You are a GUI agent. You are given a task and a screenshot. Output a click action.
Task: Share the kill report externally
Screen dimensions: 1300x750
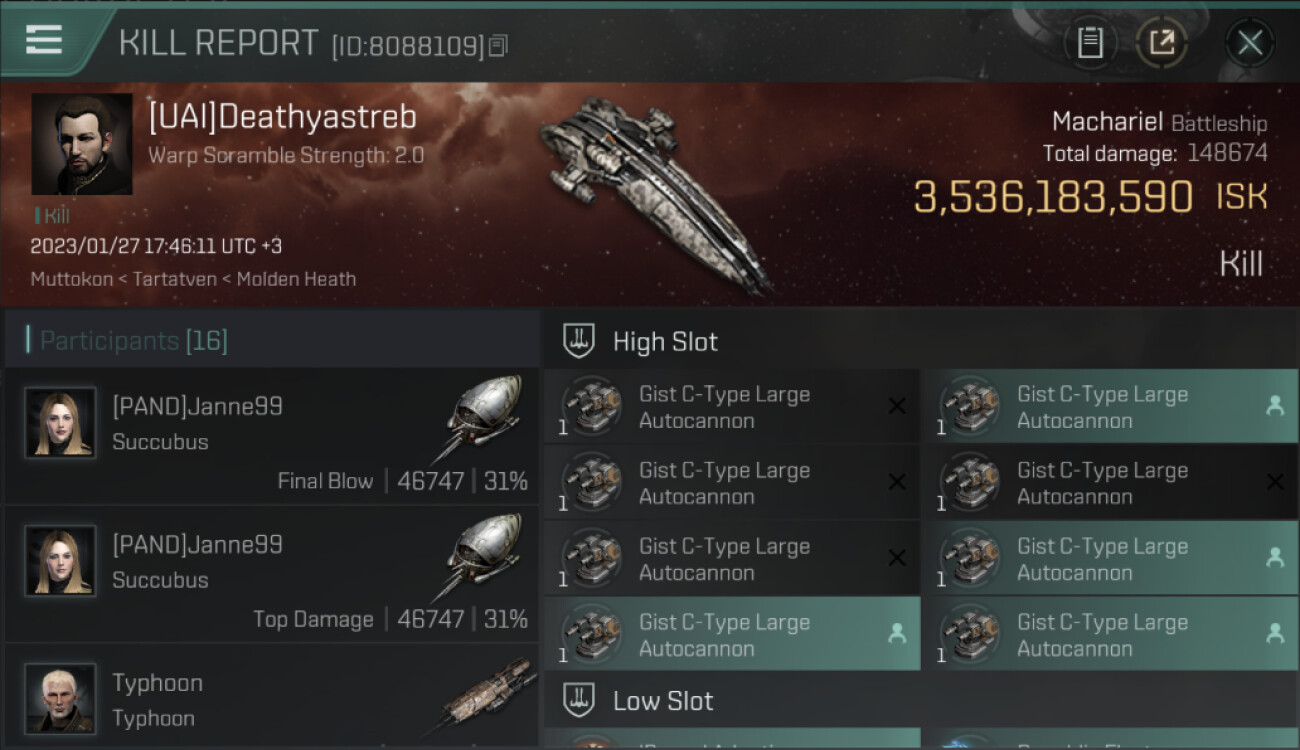coord(1161,42)
